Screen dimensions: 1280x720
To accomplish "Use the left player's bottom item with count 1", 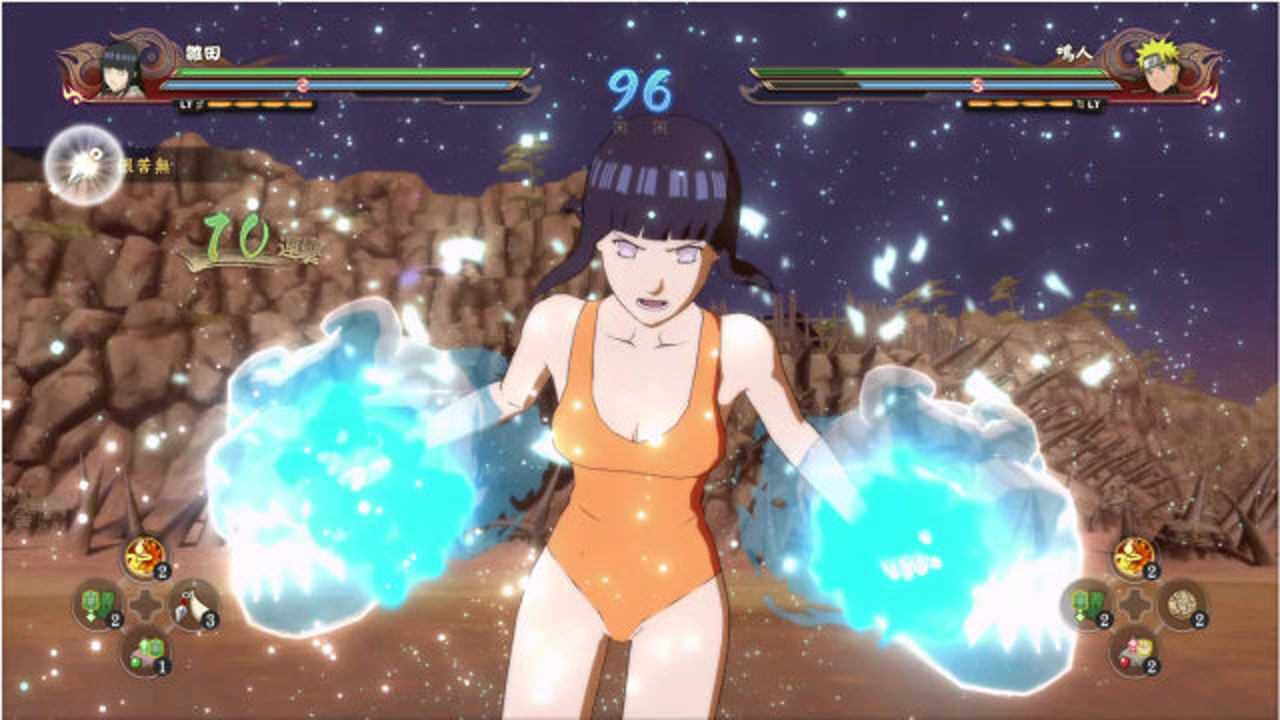I will click(x=146, y=651).
